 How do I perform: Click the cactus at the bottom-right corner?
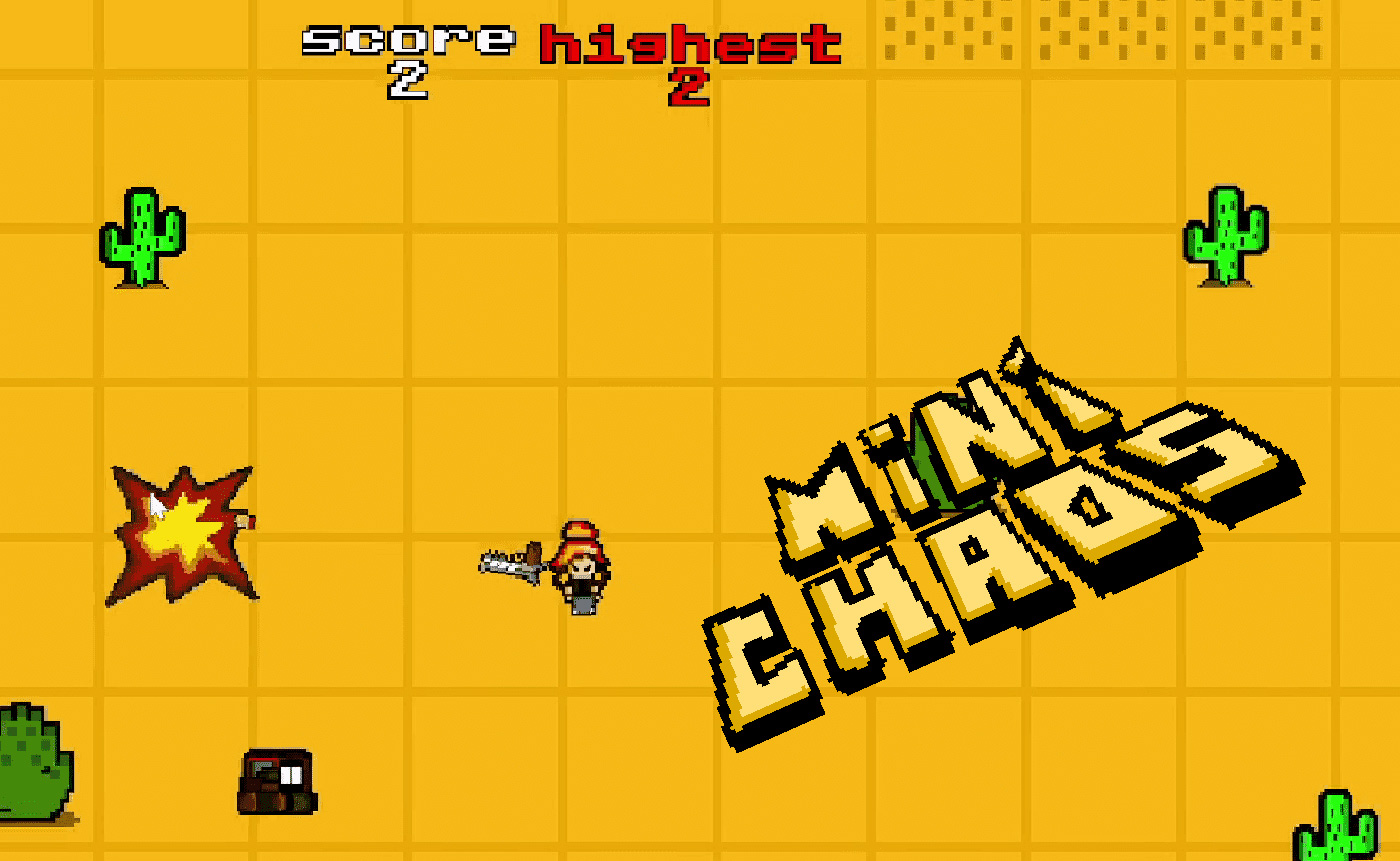1337,830
